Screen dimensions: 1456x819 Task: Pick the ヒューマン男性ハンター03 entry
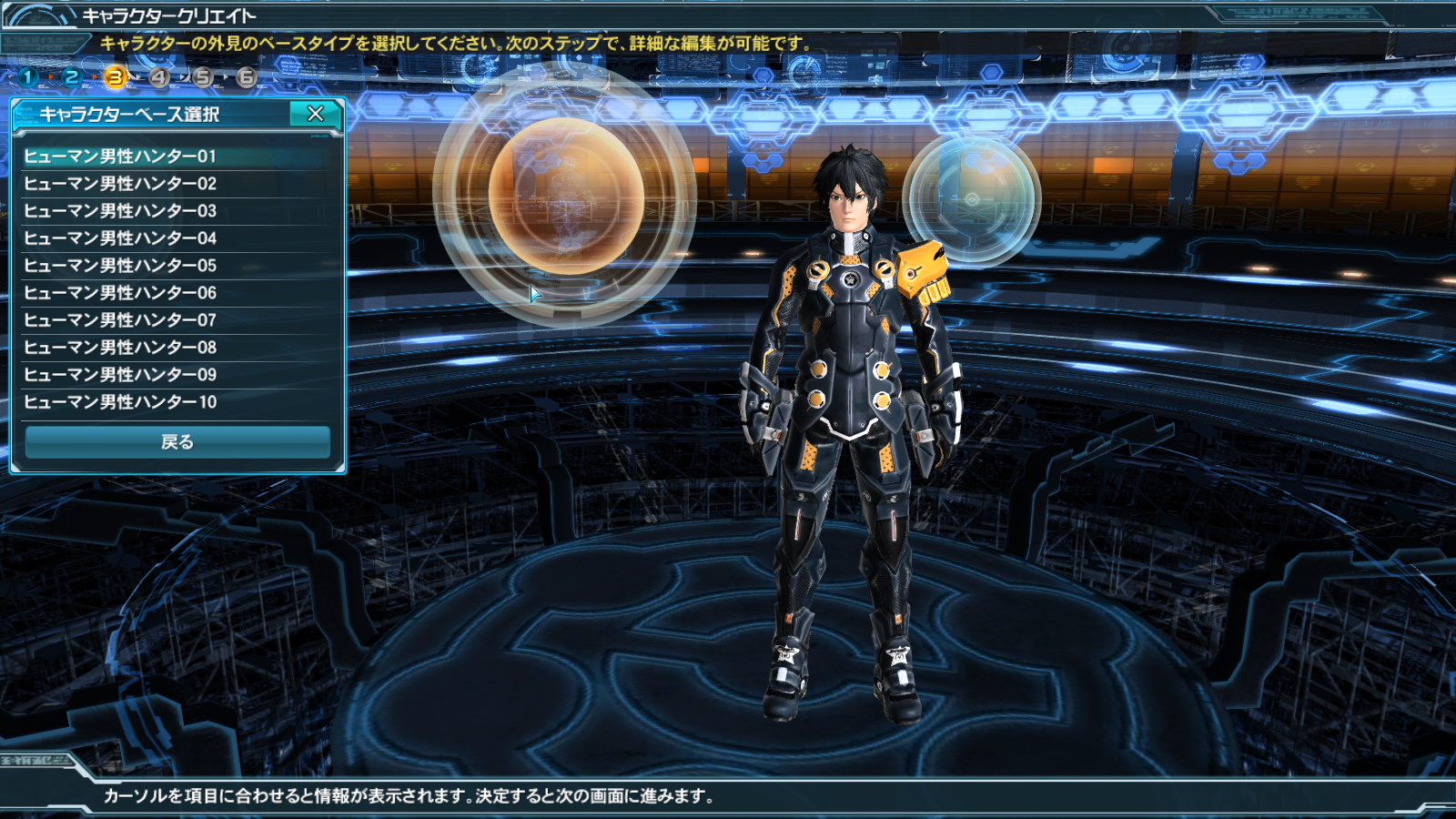coord(120,211)
